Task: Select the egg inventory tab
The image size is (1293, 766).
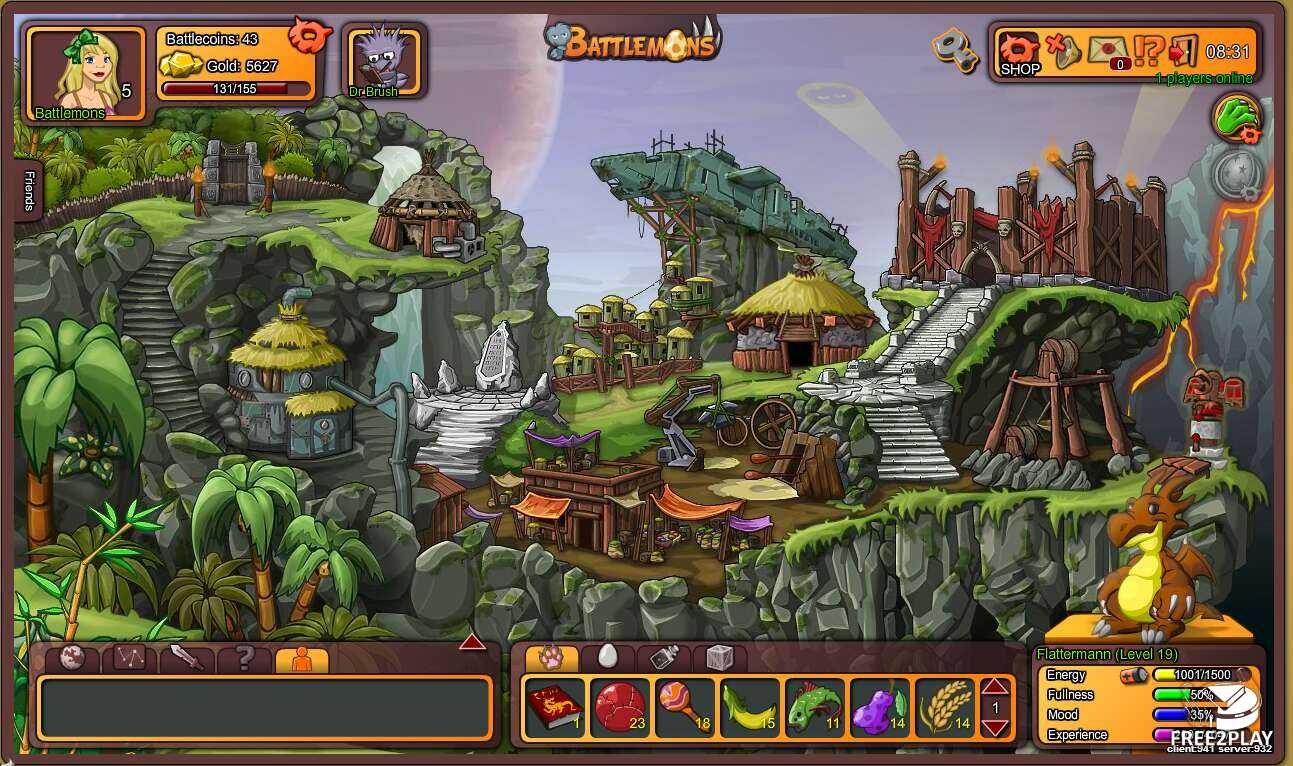Action: coord(607,657)
